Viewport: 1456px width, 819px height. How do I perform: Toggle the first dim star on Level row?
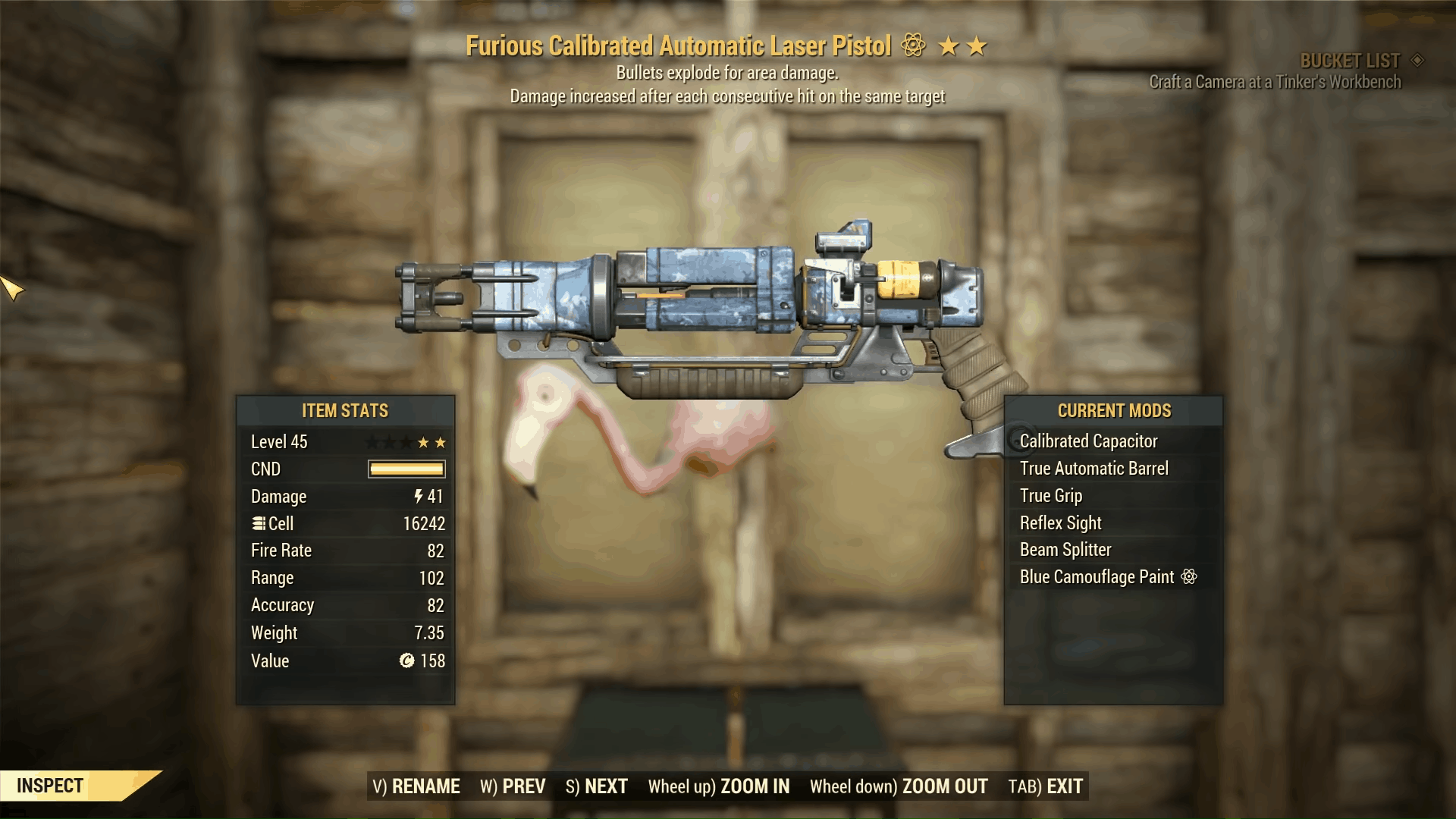[372, 441]
